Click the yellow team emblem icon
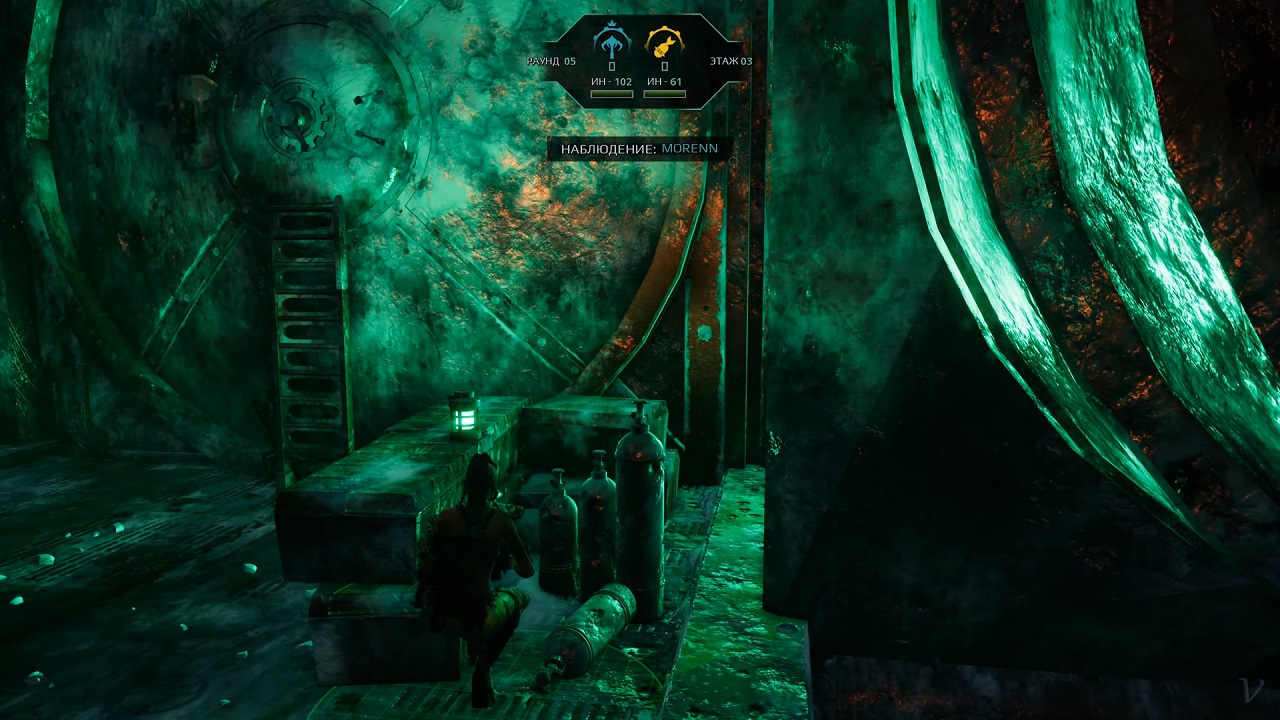This screenshot has width=1280, height=720. tap(664, 42)
